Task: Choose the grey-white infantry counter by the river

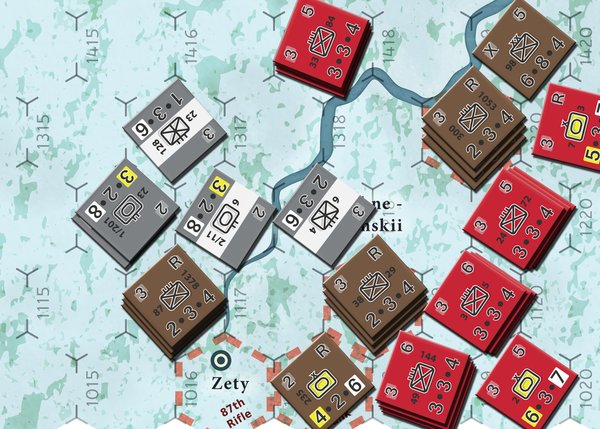Action: (317, 213)
